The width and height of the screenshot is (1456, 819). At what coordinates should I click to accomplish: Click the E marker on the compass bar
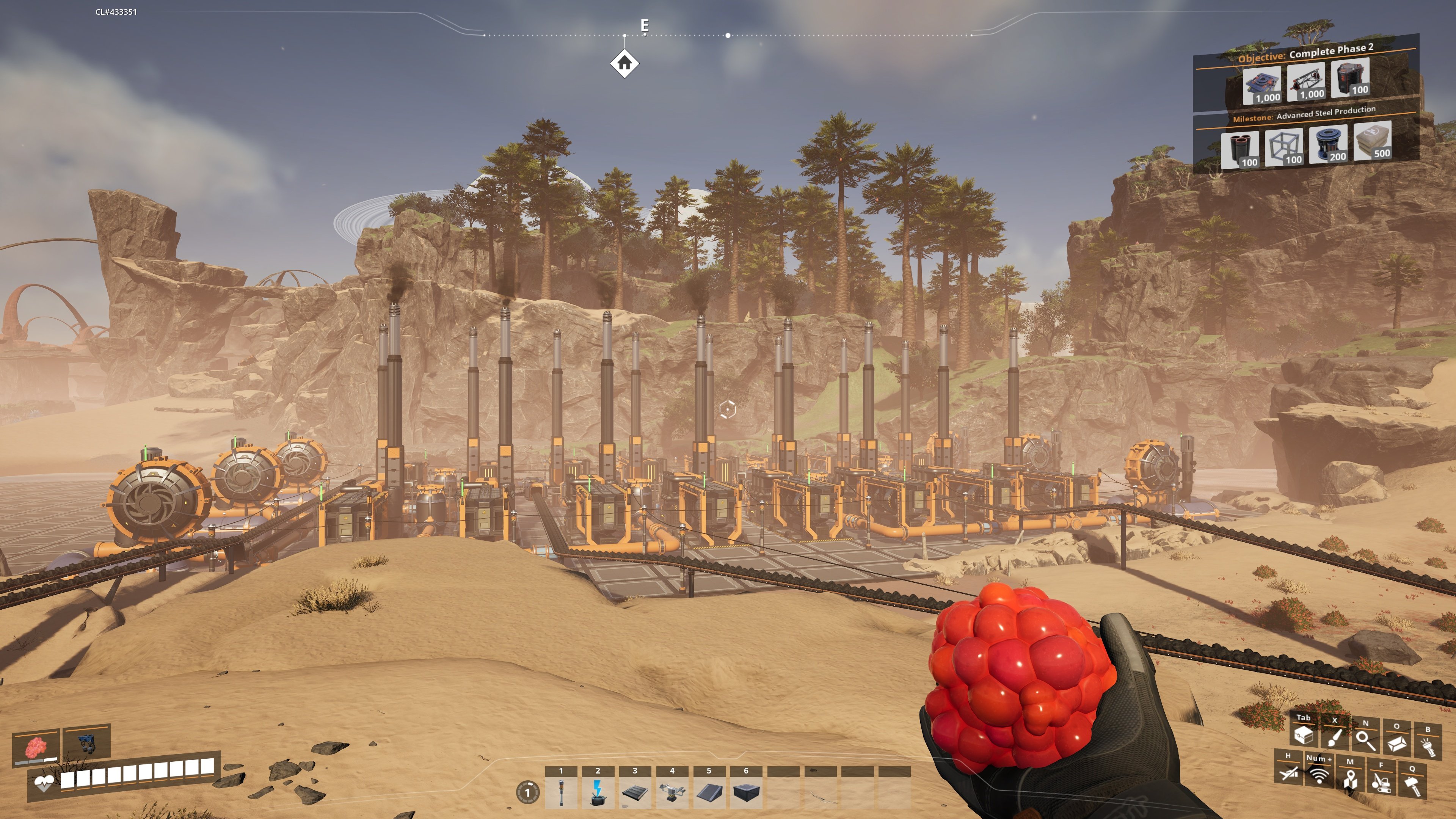coord(644,25)
